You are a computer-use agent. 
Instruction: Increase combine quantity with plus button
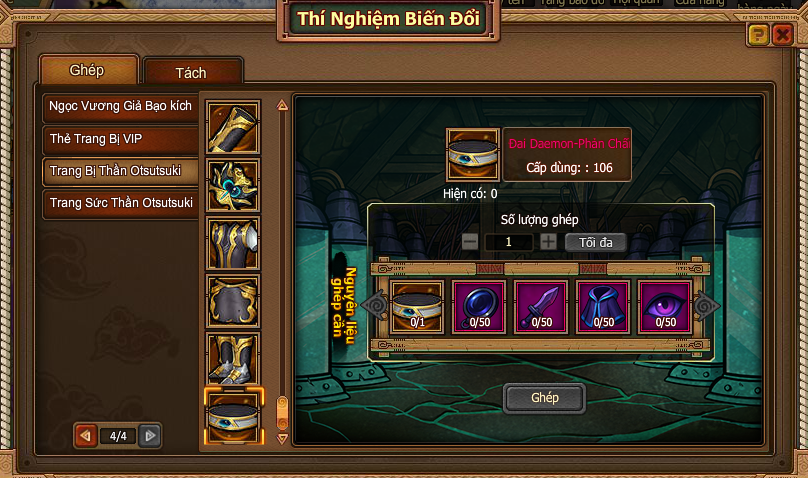[x=548, y=242]
